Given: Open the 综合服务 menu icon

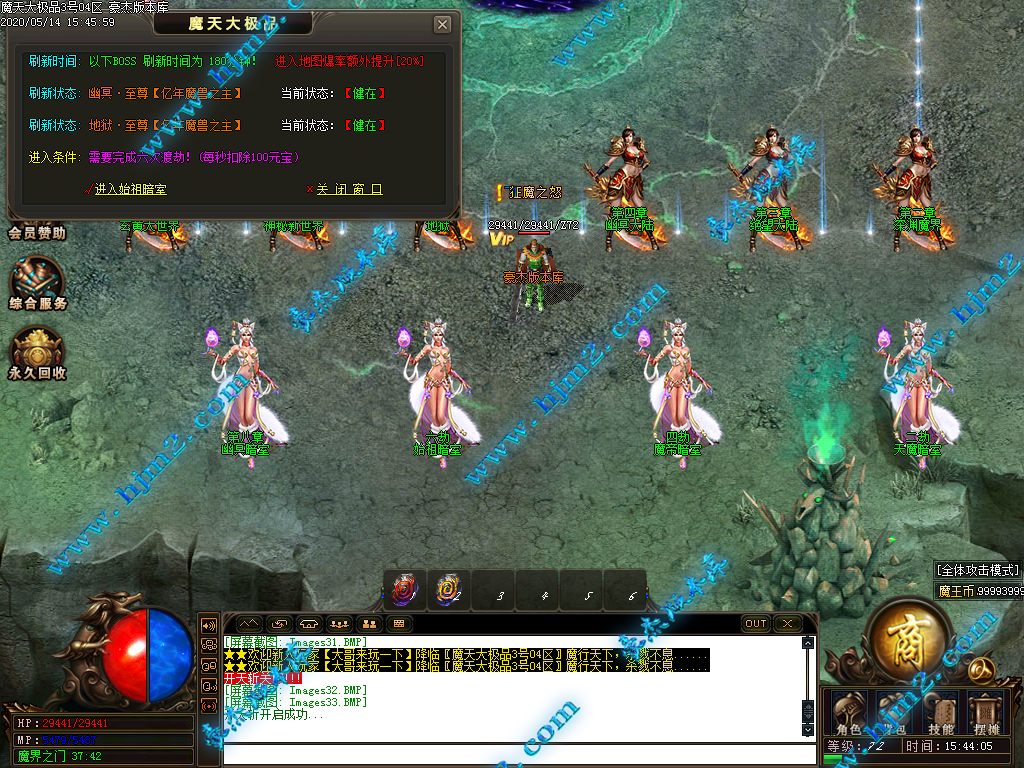Looking at the screenshot, I should tap(38, 283).
